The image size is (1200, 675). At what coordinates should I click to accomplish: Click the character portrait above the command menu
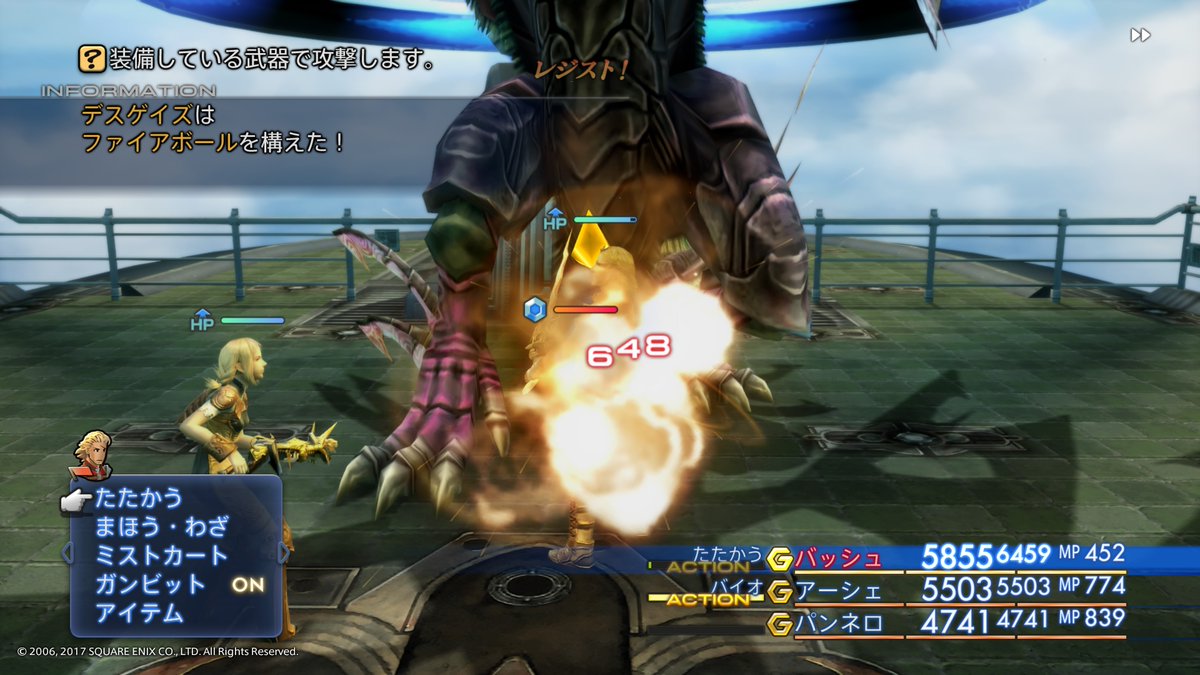(x=92, y=453)
